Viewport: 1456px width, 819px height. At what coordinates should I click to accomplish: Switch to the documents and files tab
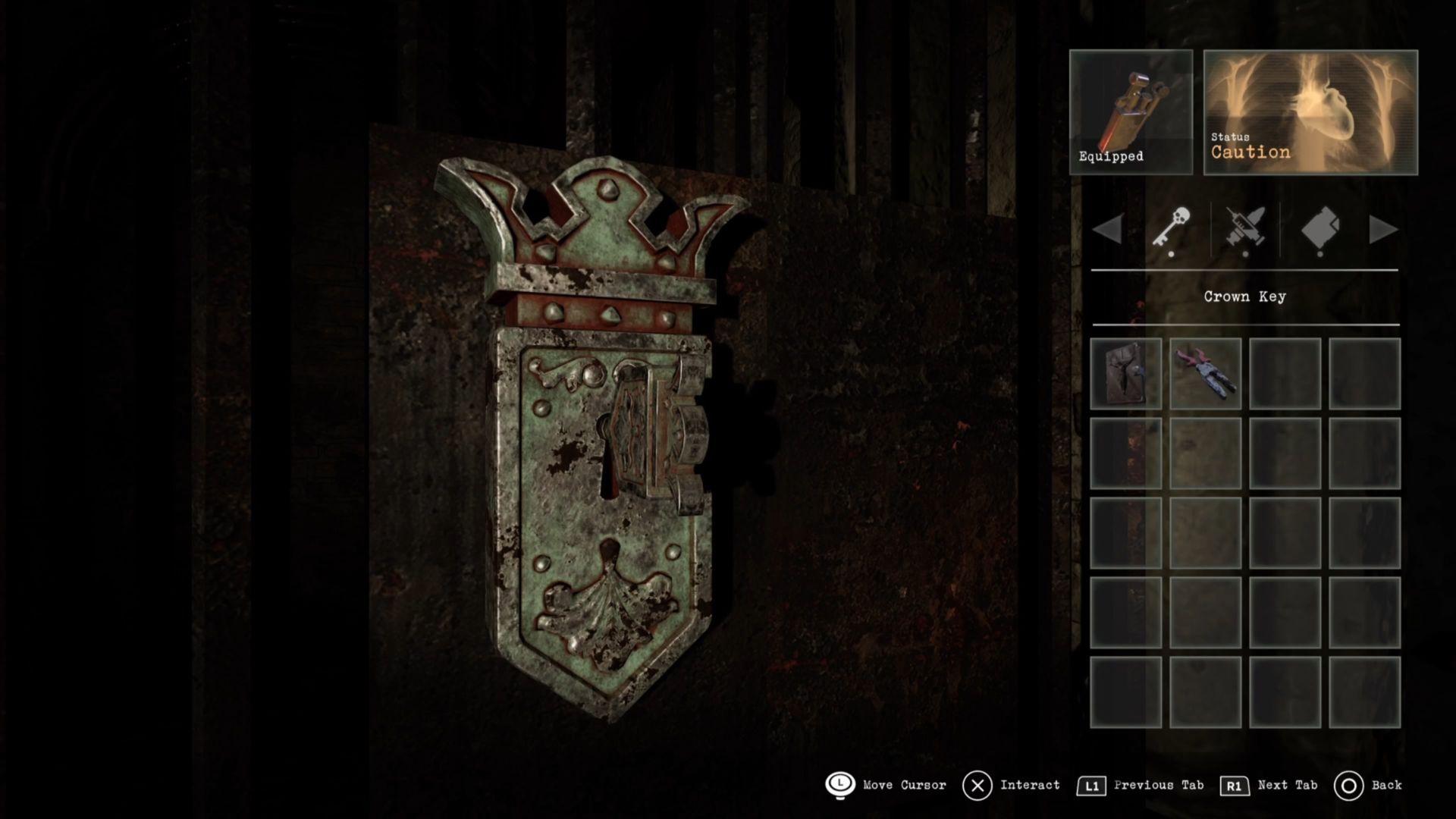(x=1320, y=227)
